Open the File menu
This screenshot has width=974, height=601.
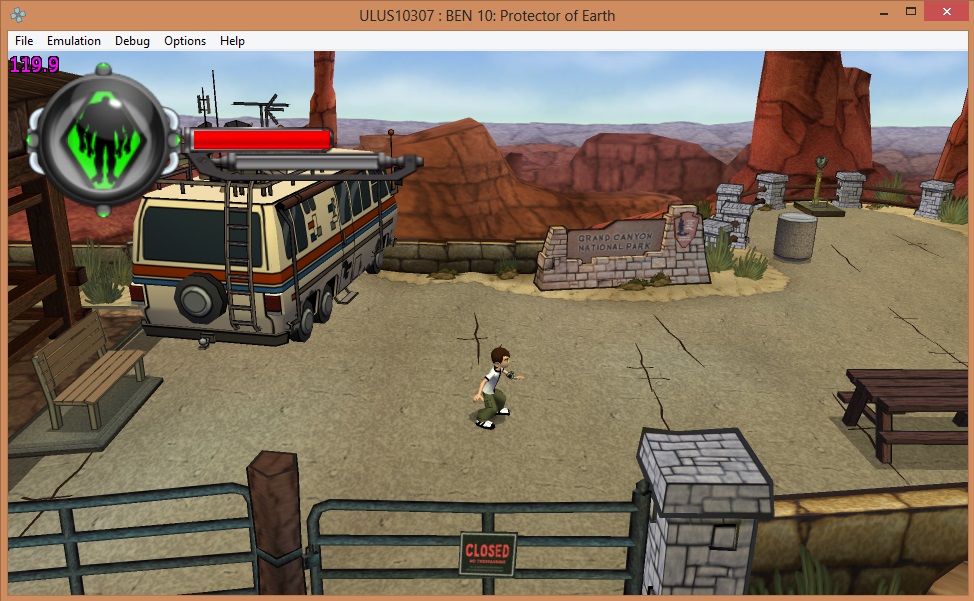tap(24, 41)
